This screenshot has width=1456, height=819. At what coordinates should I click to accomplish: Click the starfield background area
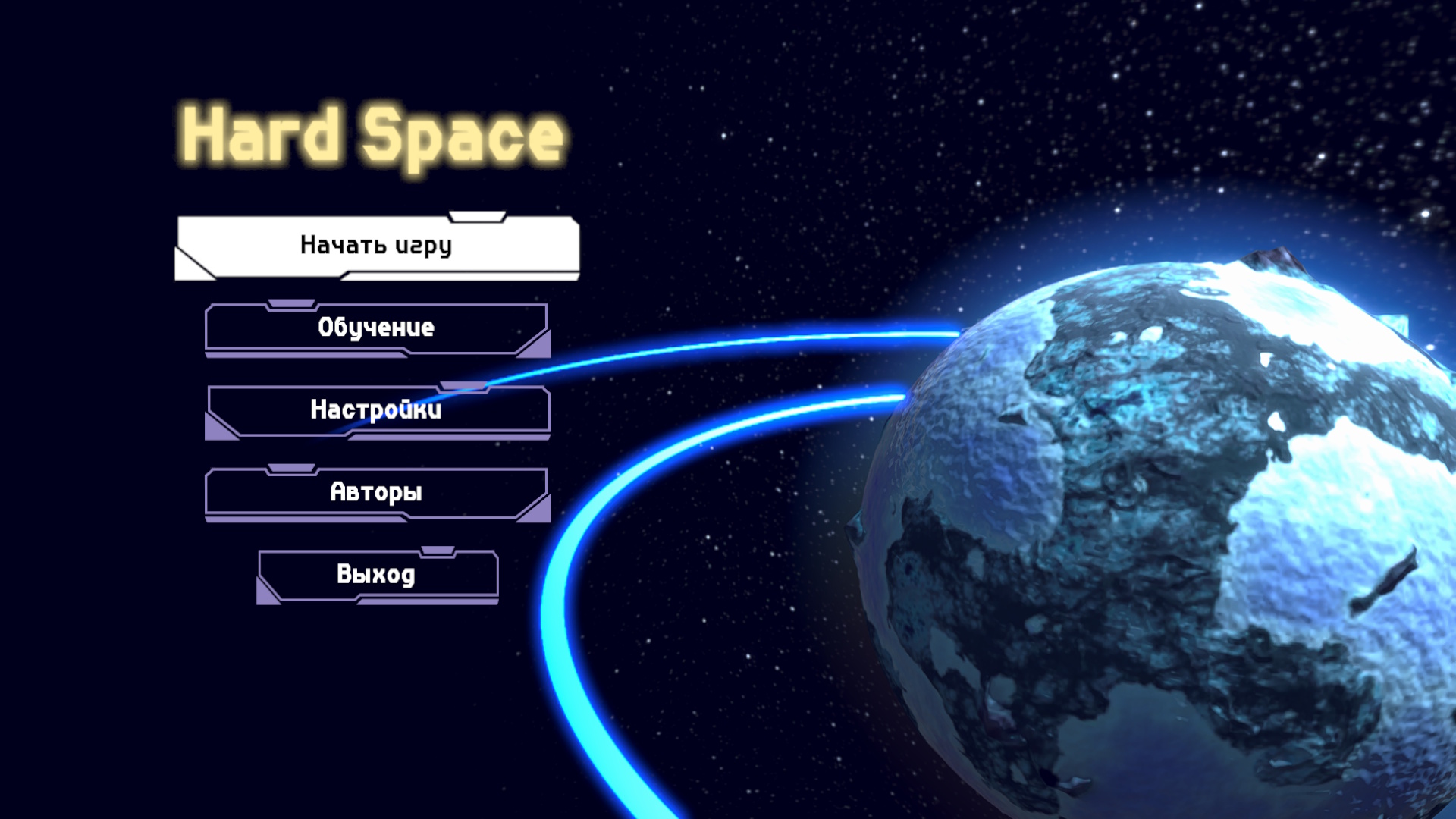click(x=834, y=114)
